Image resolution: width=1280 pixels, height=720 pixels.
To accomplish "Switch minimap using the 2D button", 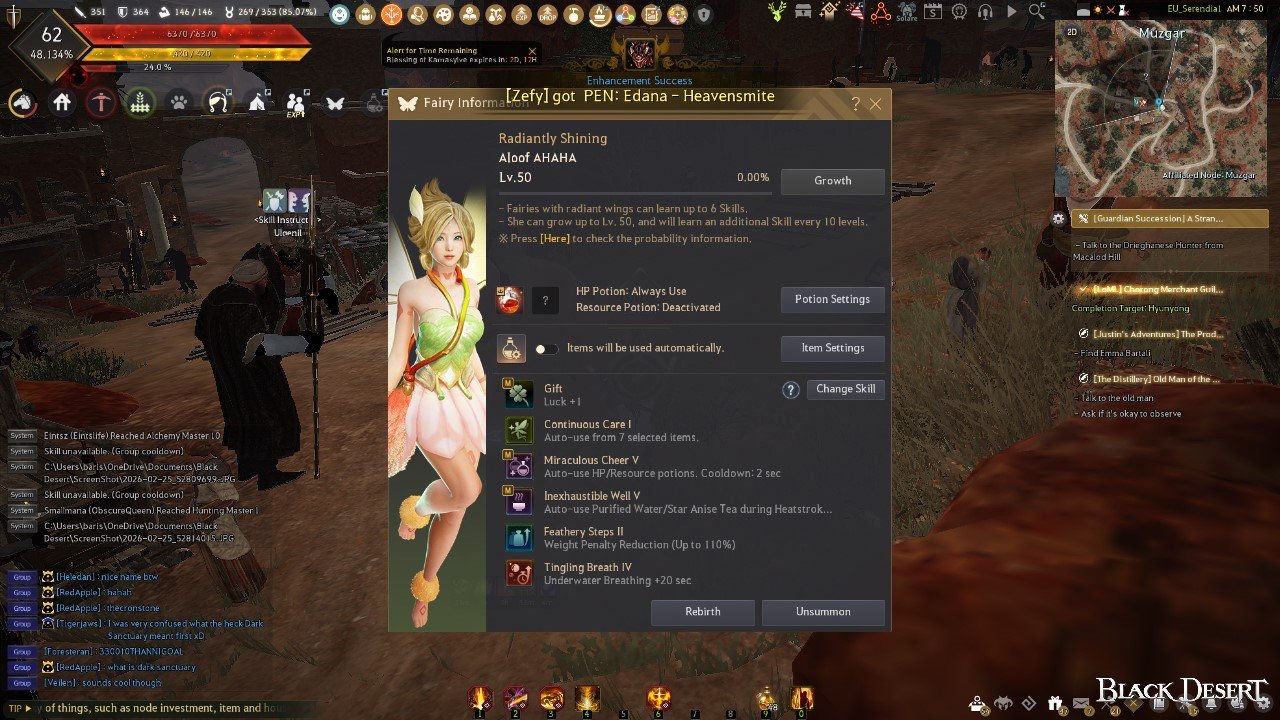I will (x=1072, y=32).
